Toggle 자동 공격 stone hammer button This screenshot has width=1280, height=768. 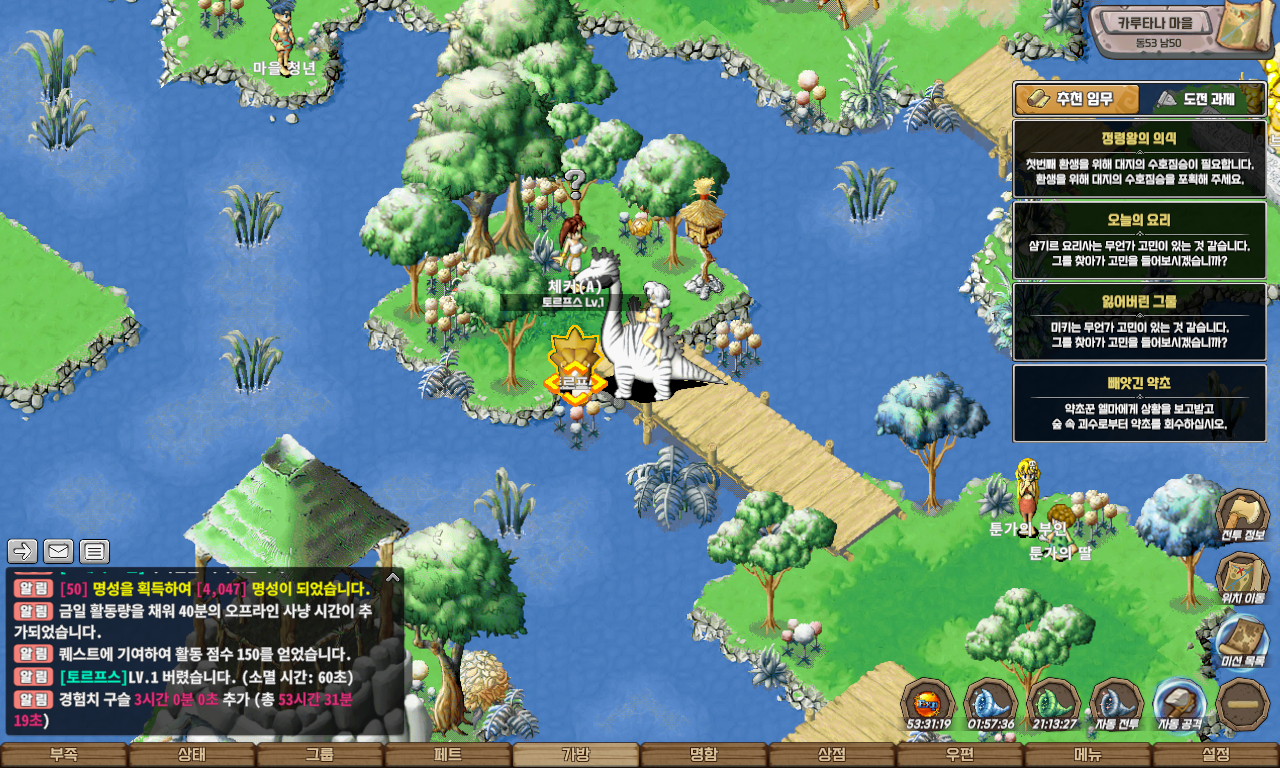1179,703
